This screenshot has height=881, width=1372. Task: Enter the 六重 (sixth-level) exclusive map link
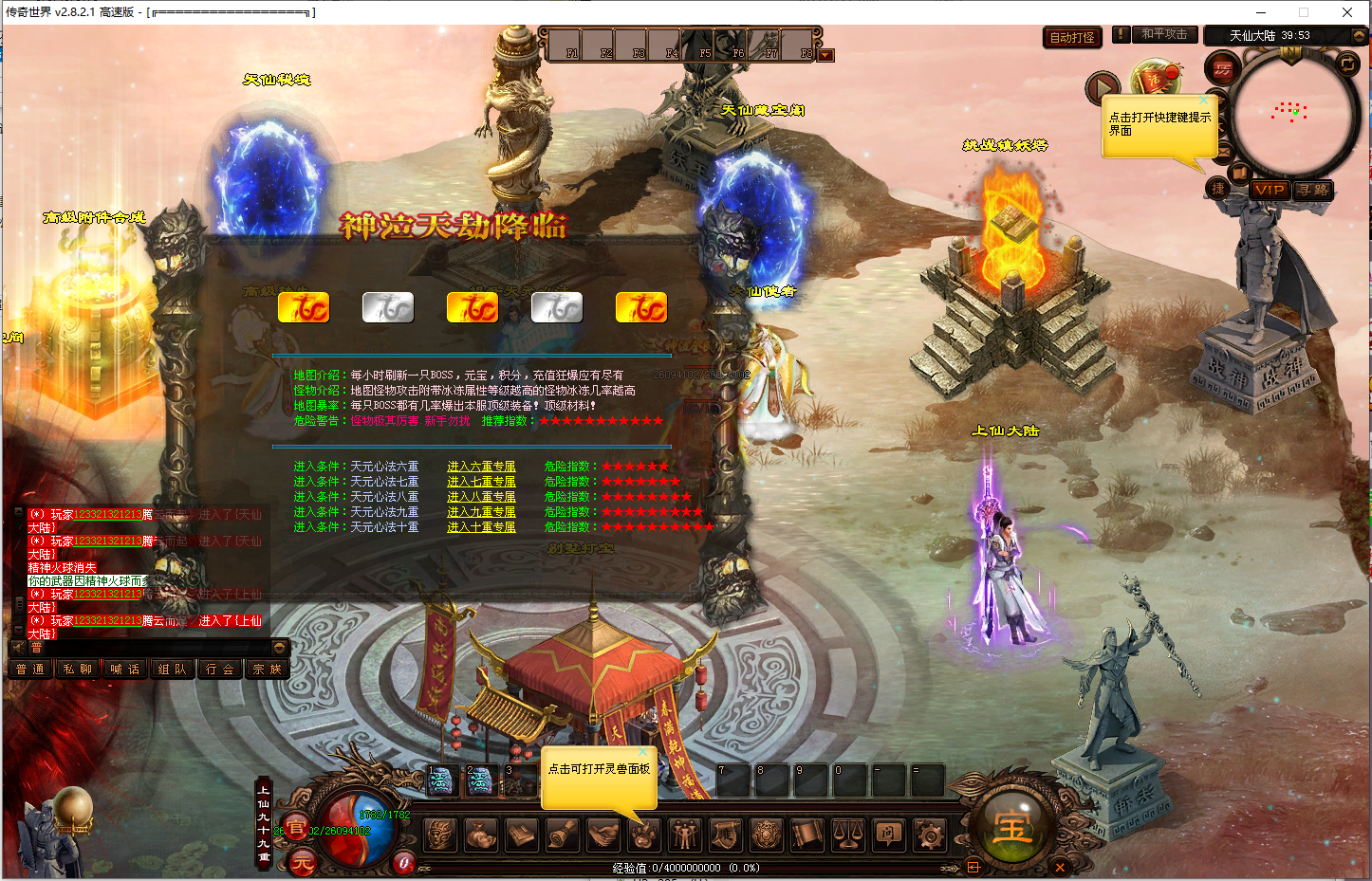click(481, 467)
